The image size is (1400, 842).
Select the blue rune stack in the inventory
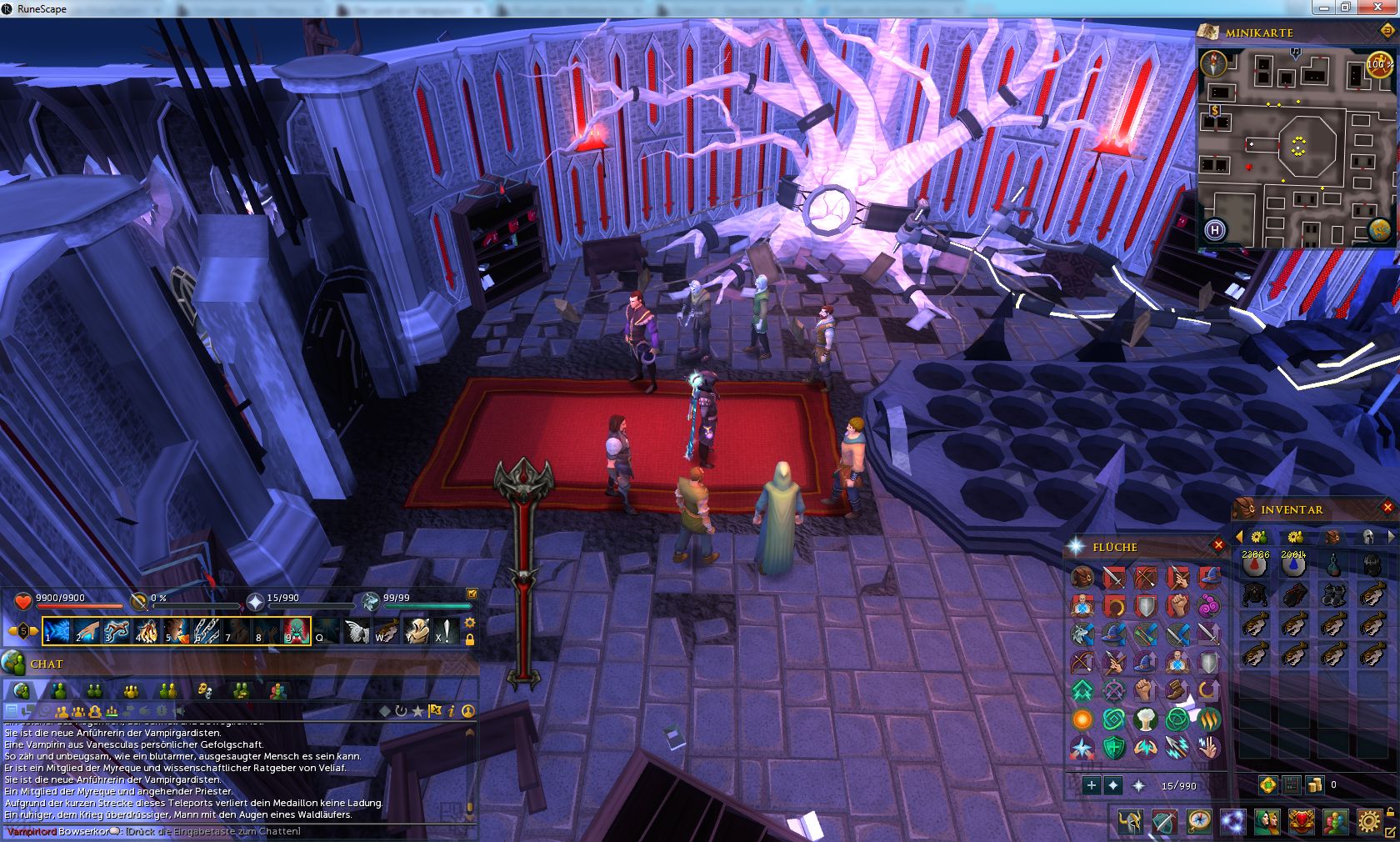pos(1293,565)
